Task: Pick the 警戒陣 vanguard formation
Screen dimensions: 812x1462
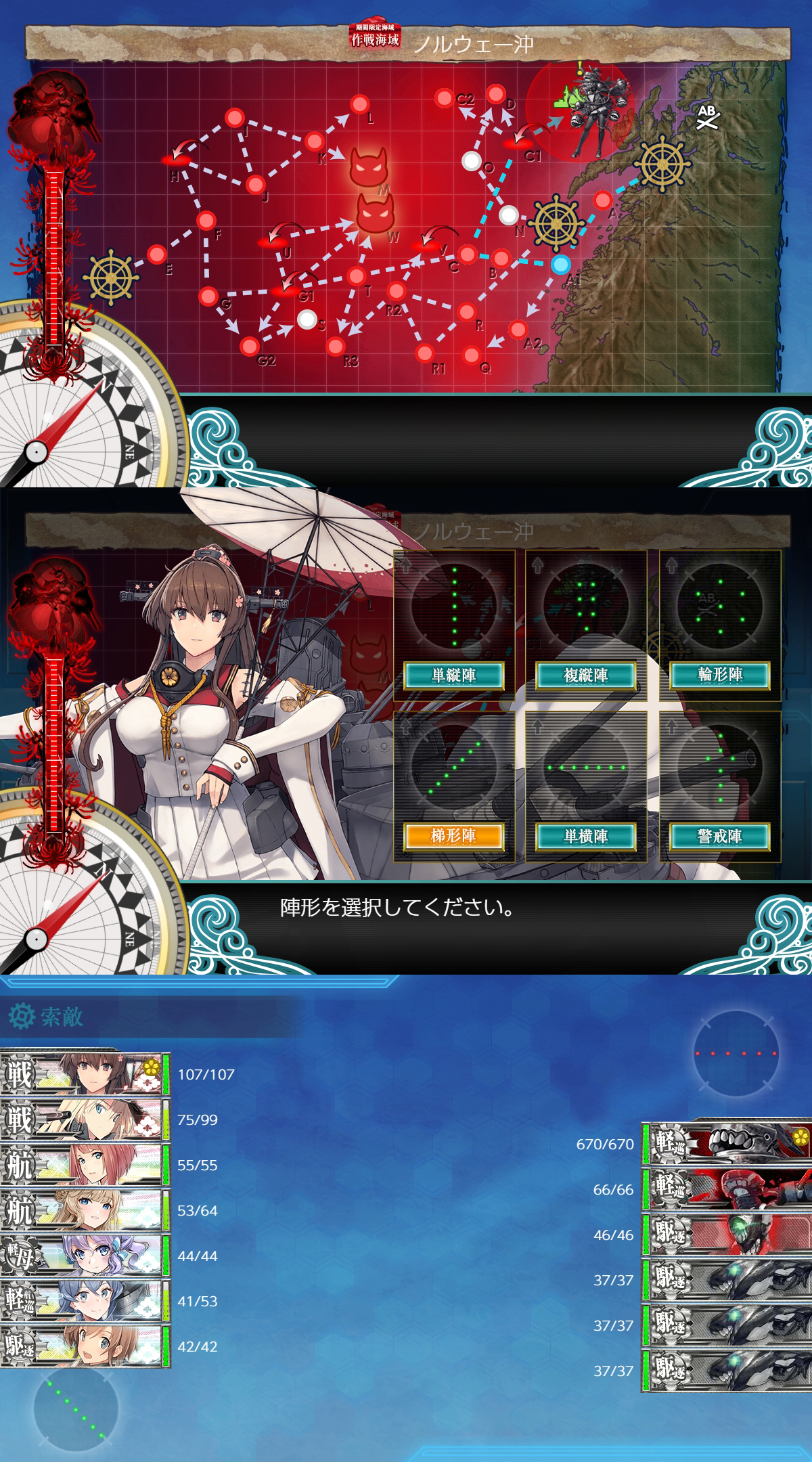Action: click(720, 836)
